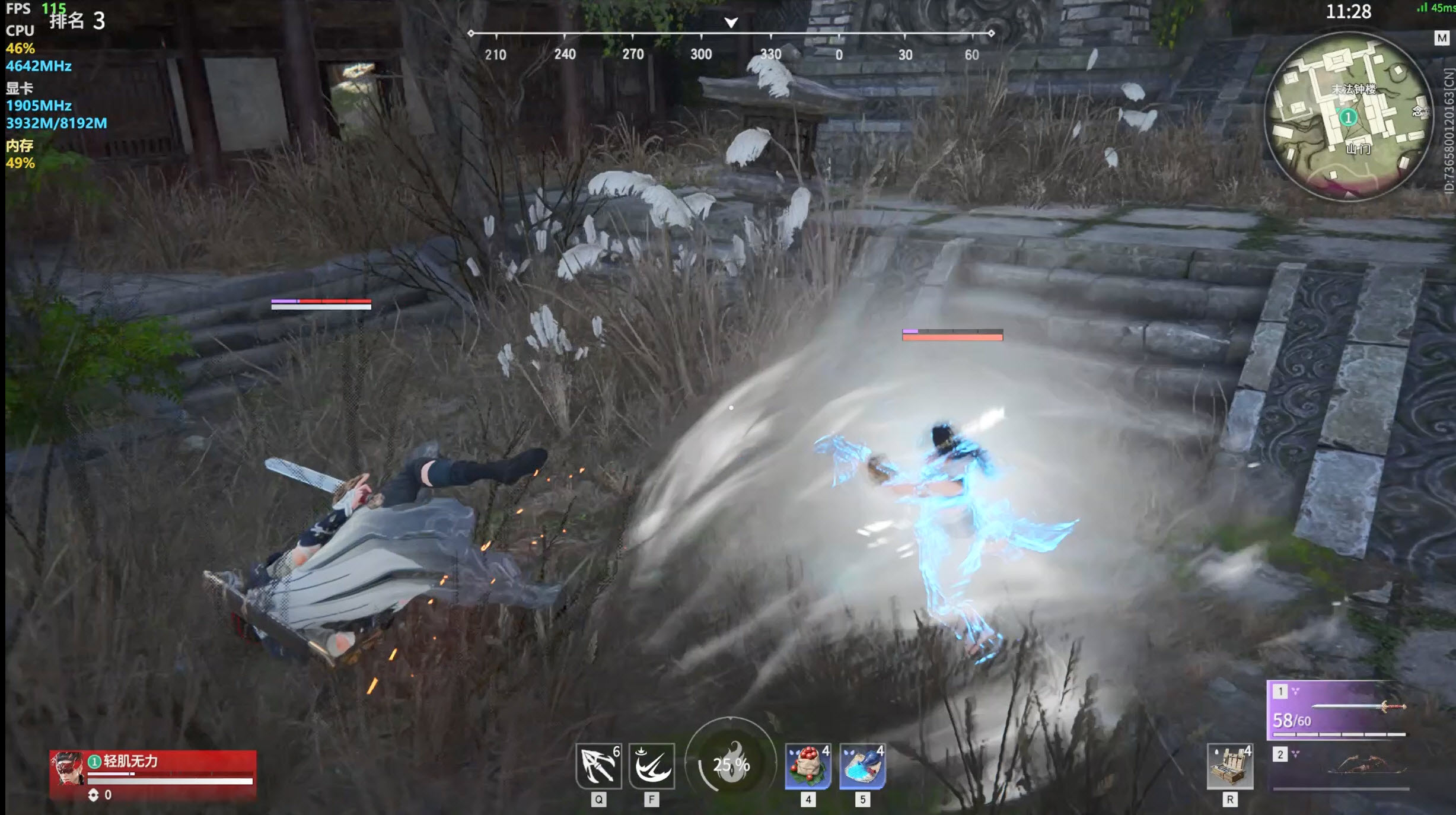Use the grappling hook icon
The width and height of the screenshot is (1456, 815).
coord(598,766)
